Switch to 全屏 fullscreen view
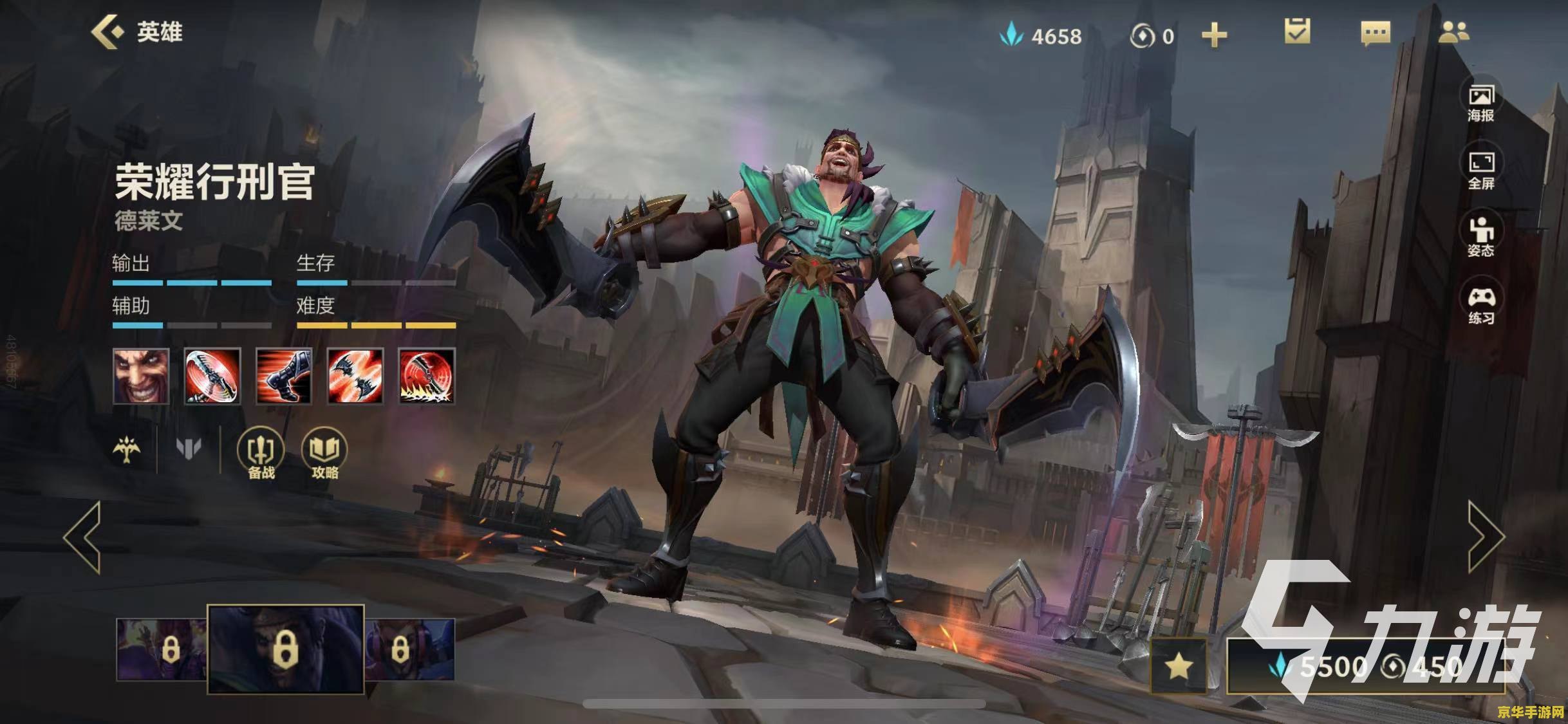The height and width of the screenshot is (724, 1568). point(1480,171)
